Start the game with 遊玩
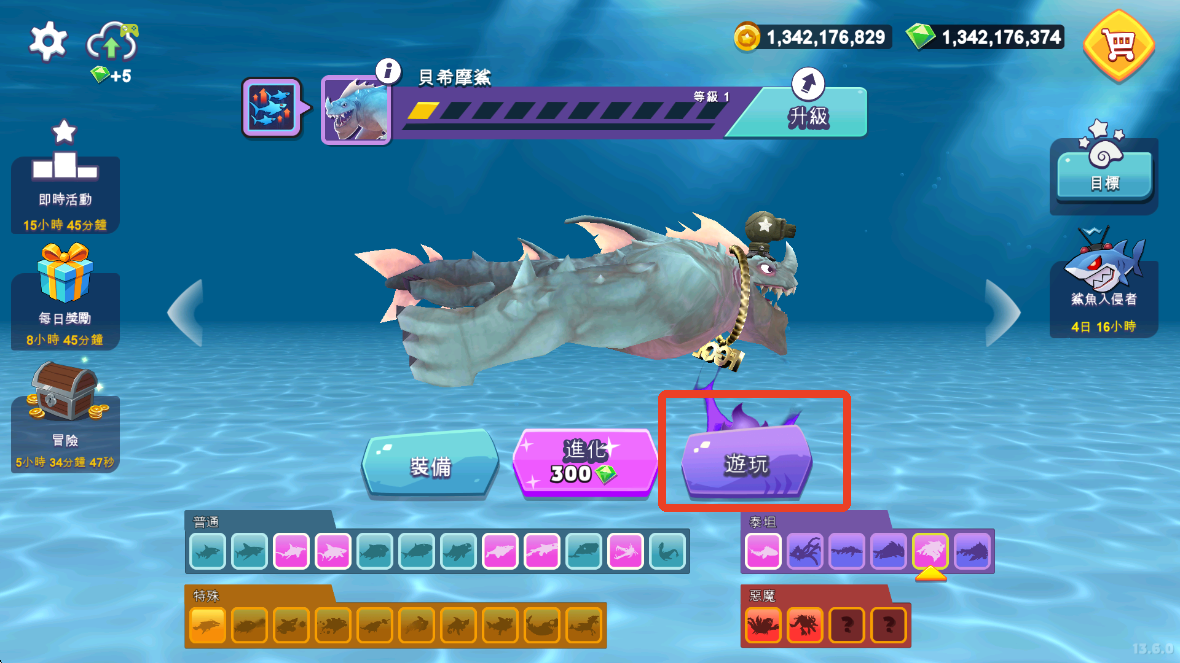 [x=747, y=463]
